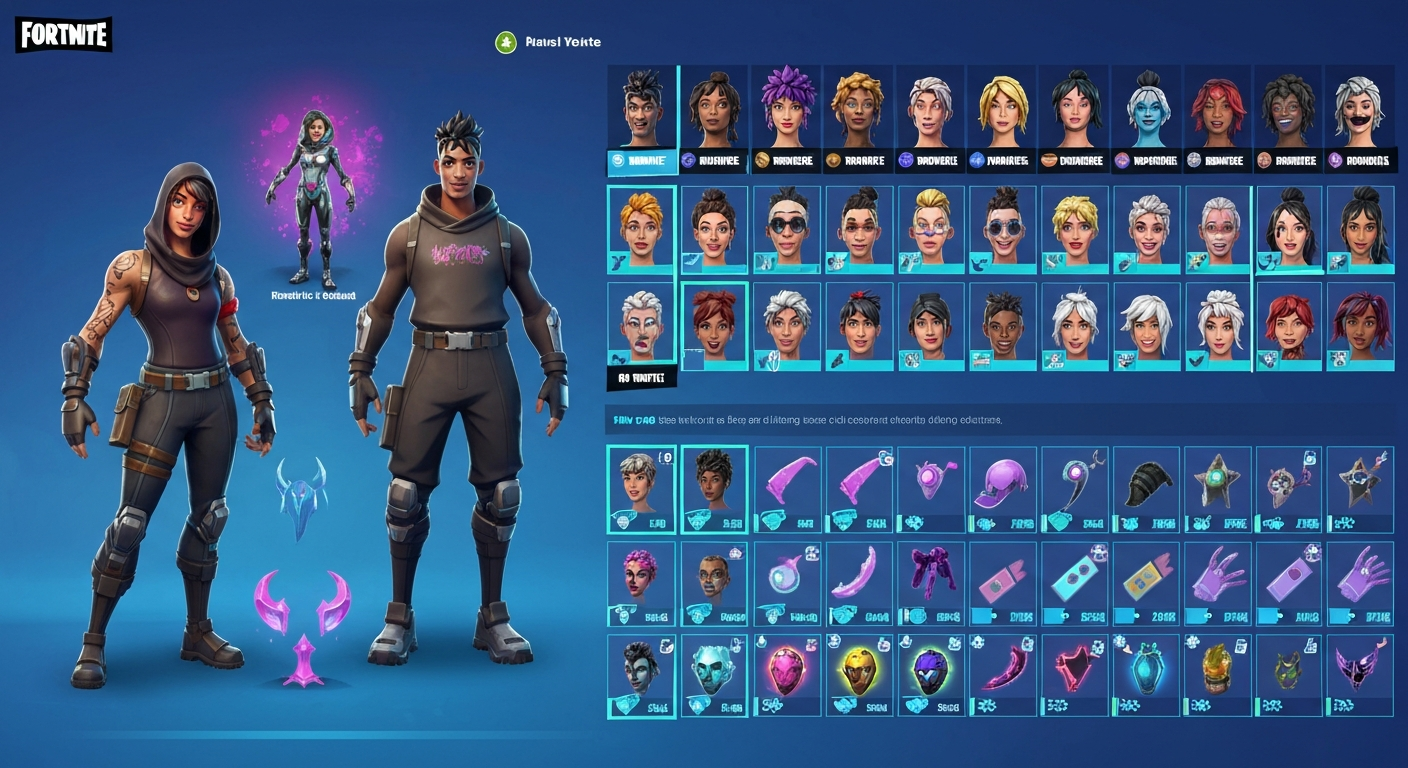
Task: Select the purple bow accessory item
Action: (931, 580)
